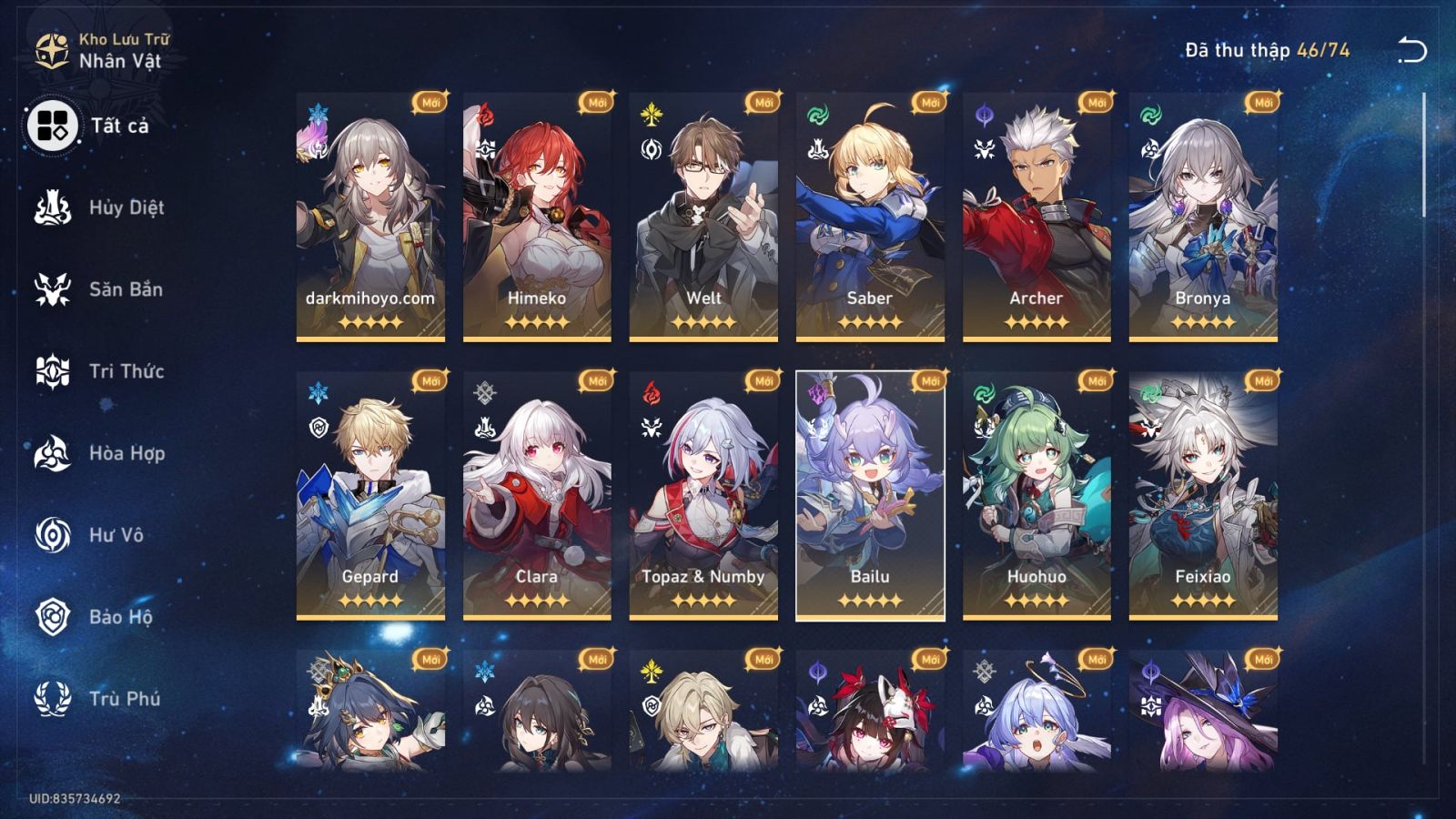Select the Hư Vô path icon
This screenshot has width=1456, height=819.
click(55, 535)
